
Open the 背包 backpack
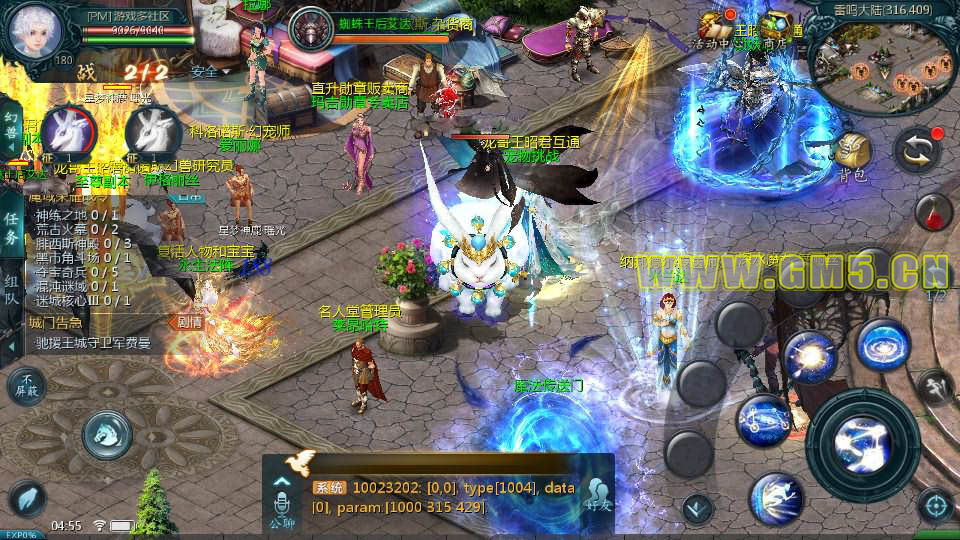[853, 155]
